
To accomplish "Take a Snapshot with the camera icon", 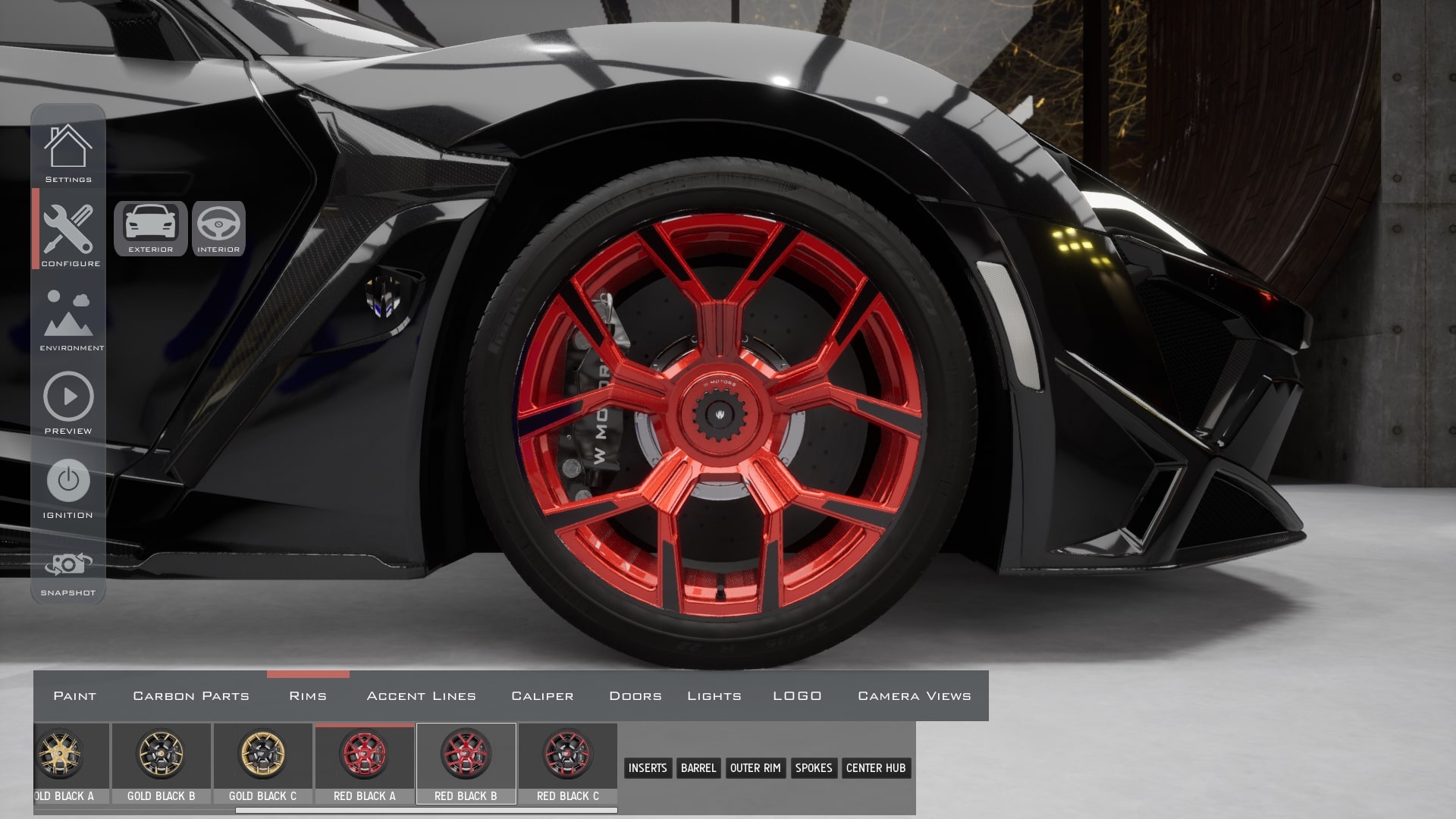I will tap(68, 565).
